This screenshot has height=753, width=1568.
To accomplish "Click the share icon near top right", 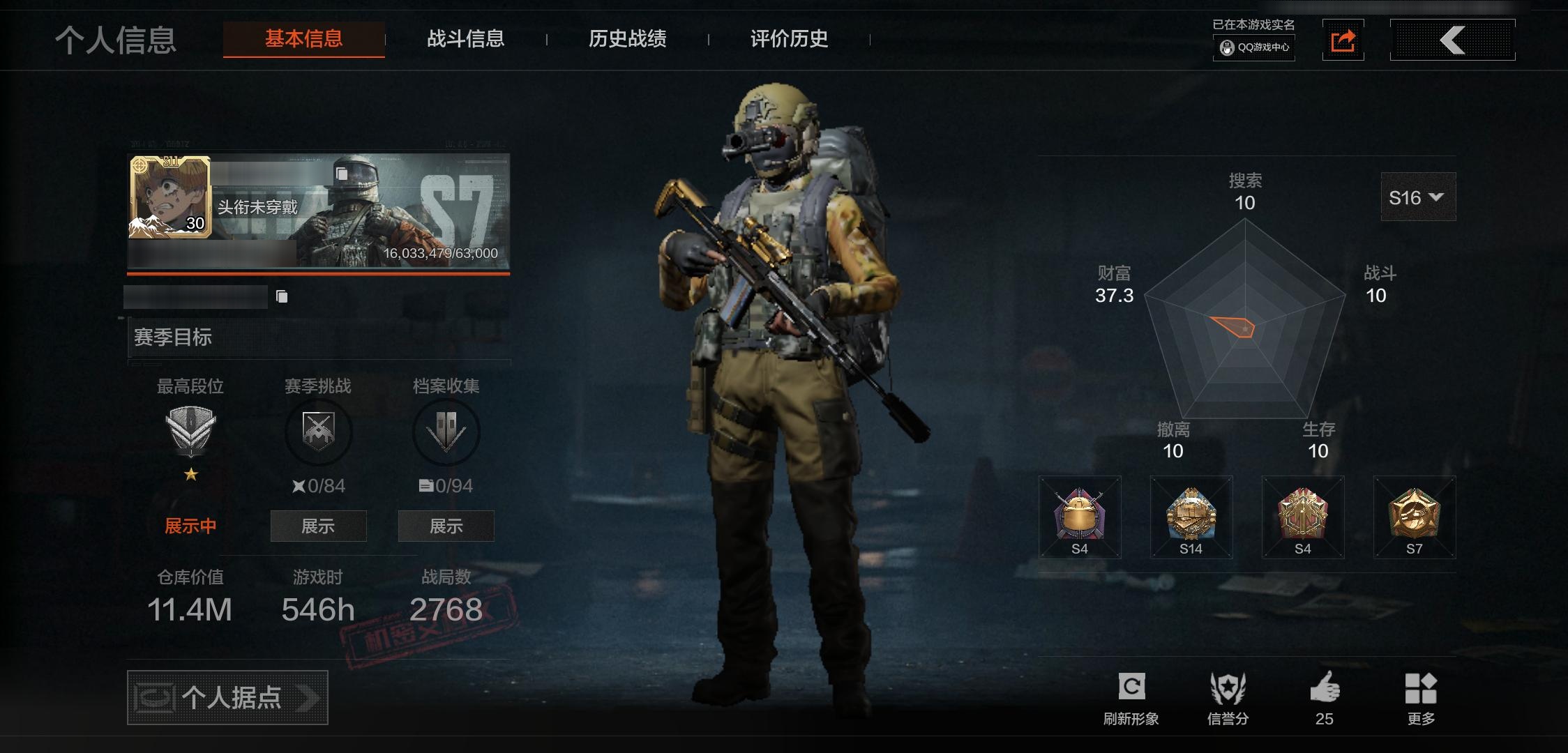I will tap(1343, 40).
